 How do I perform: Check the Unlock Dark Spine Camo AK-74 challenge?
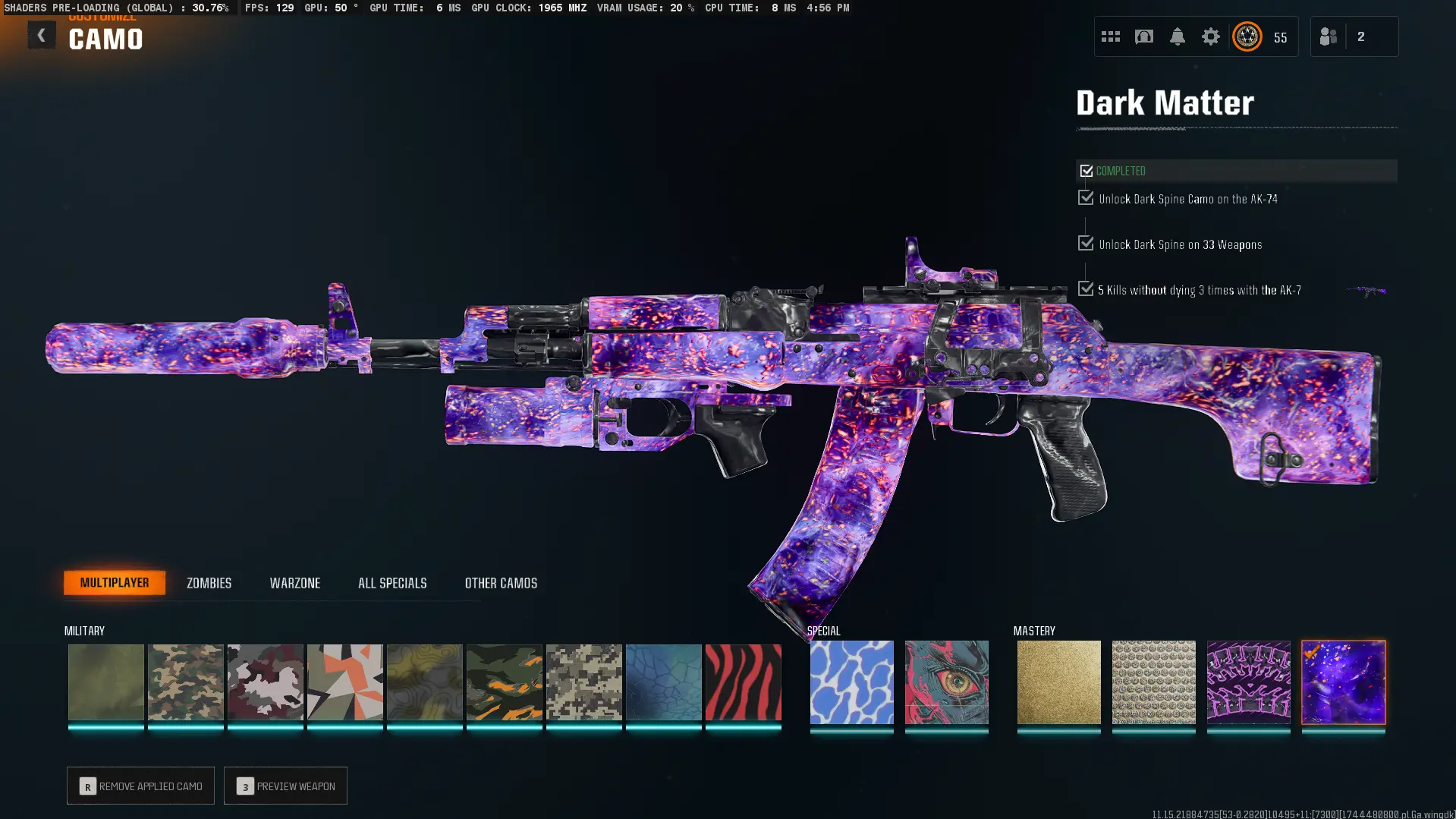[x=1084, y=198]
